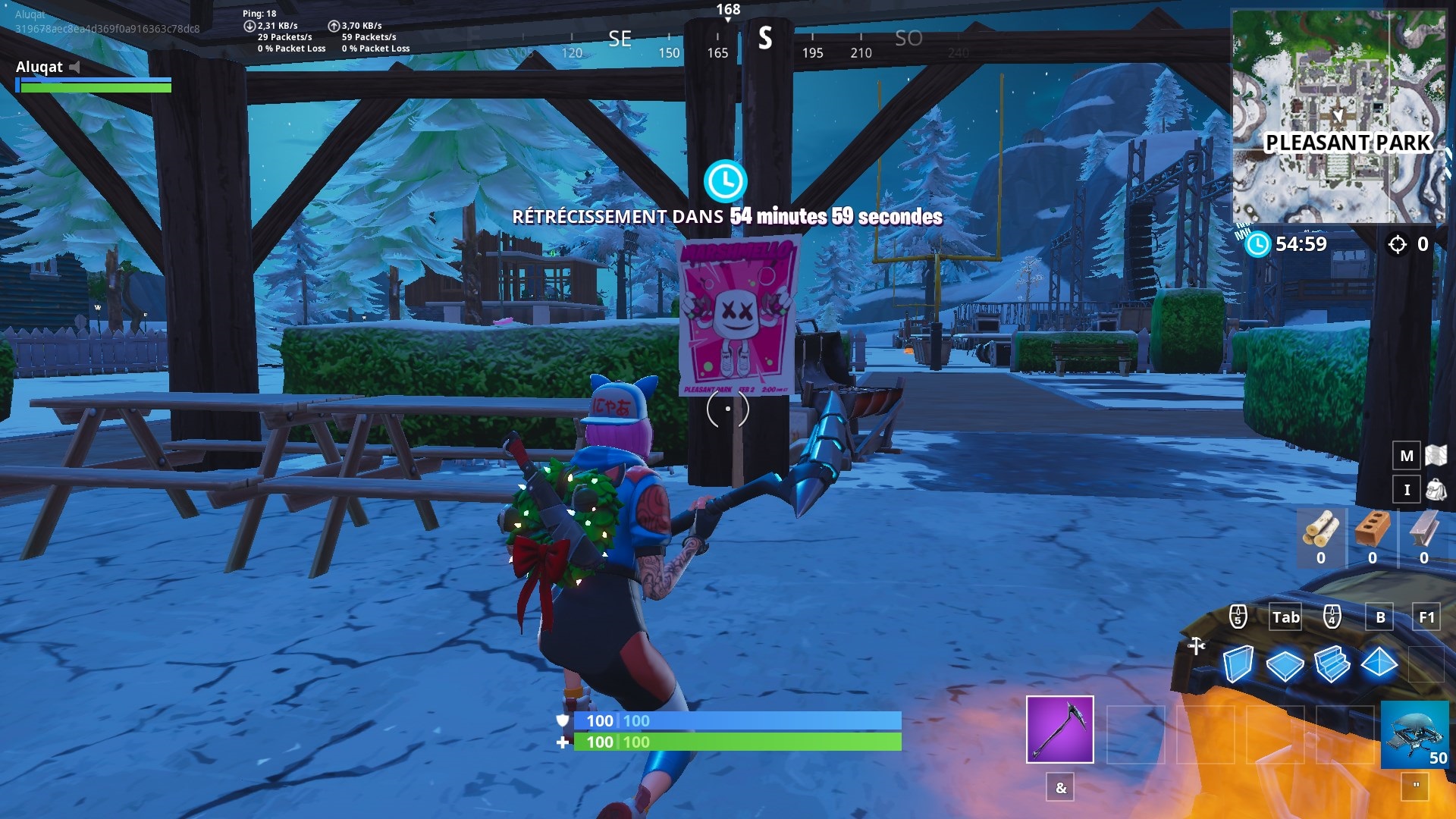Select the roof pyramid building piece icon
The image size is (1456, 819).
[x=1379, y=663]
